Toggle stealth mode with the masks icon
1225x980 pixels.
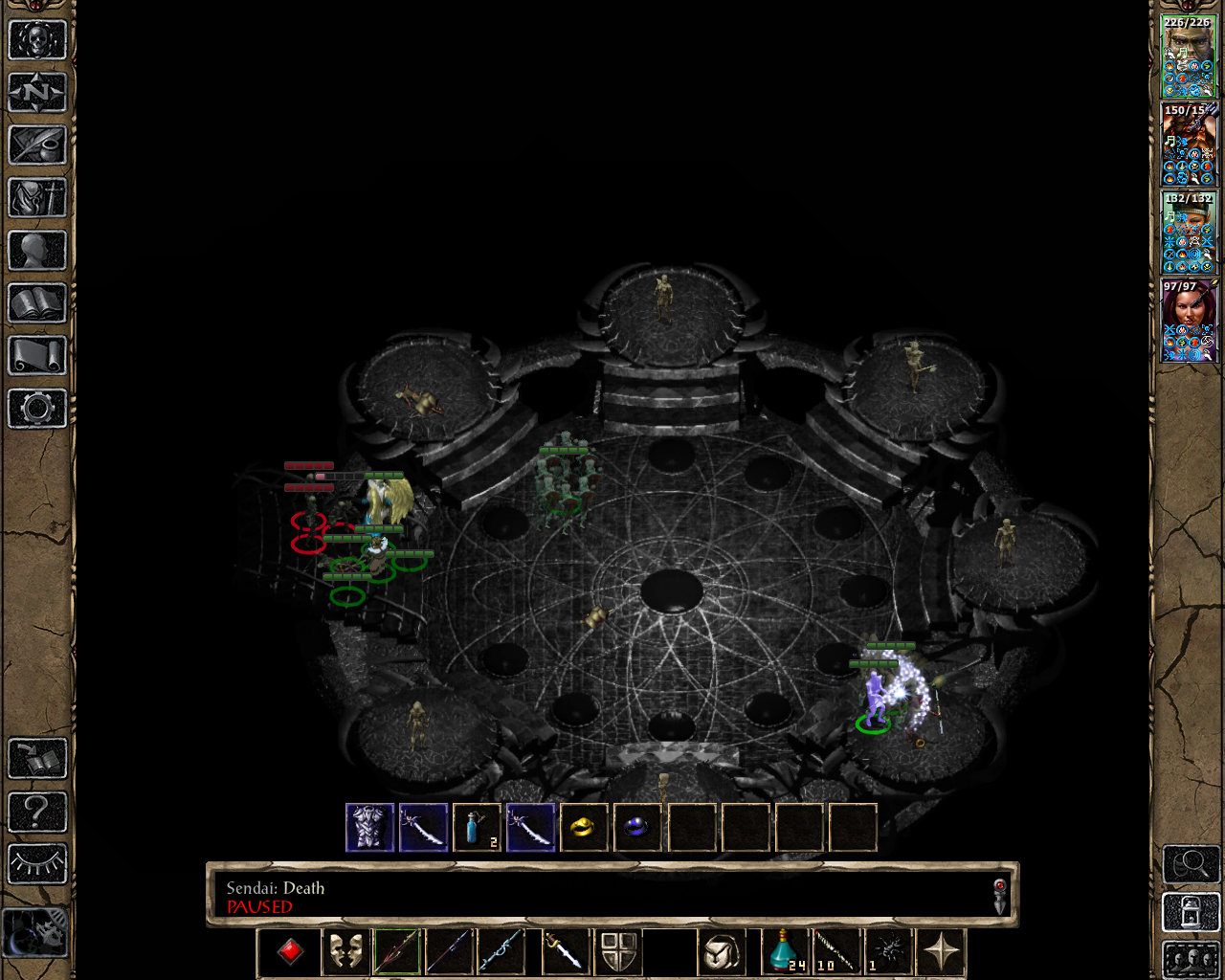[345, 952]
